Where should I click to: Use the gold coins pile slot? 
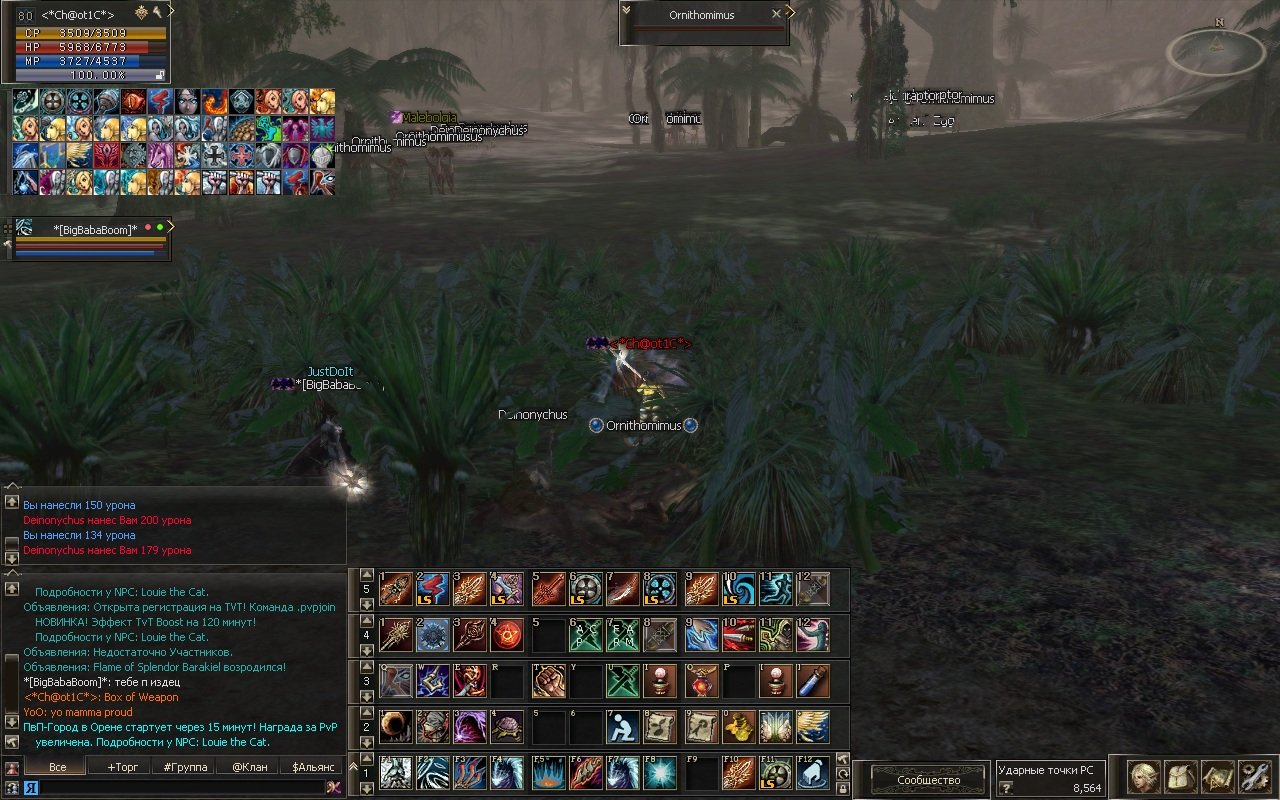tap(738, 727)
